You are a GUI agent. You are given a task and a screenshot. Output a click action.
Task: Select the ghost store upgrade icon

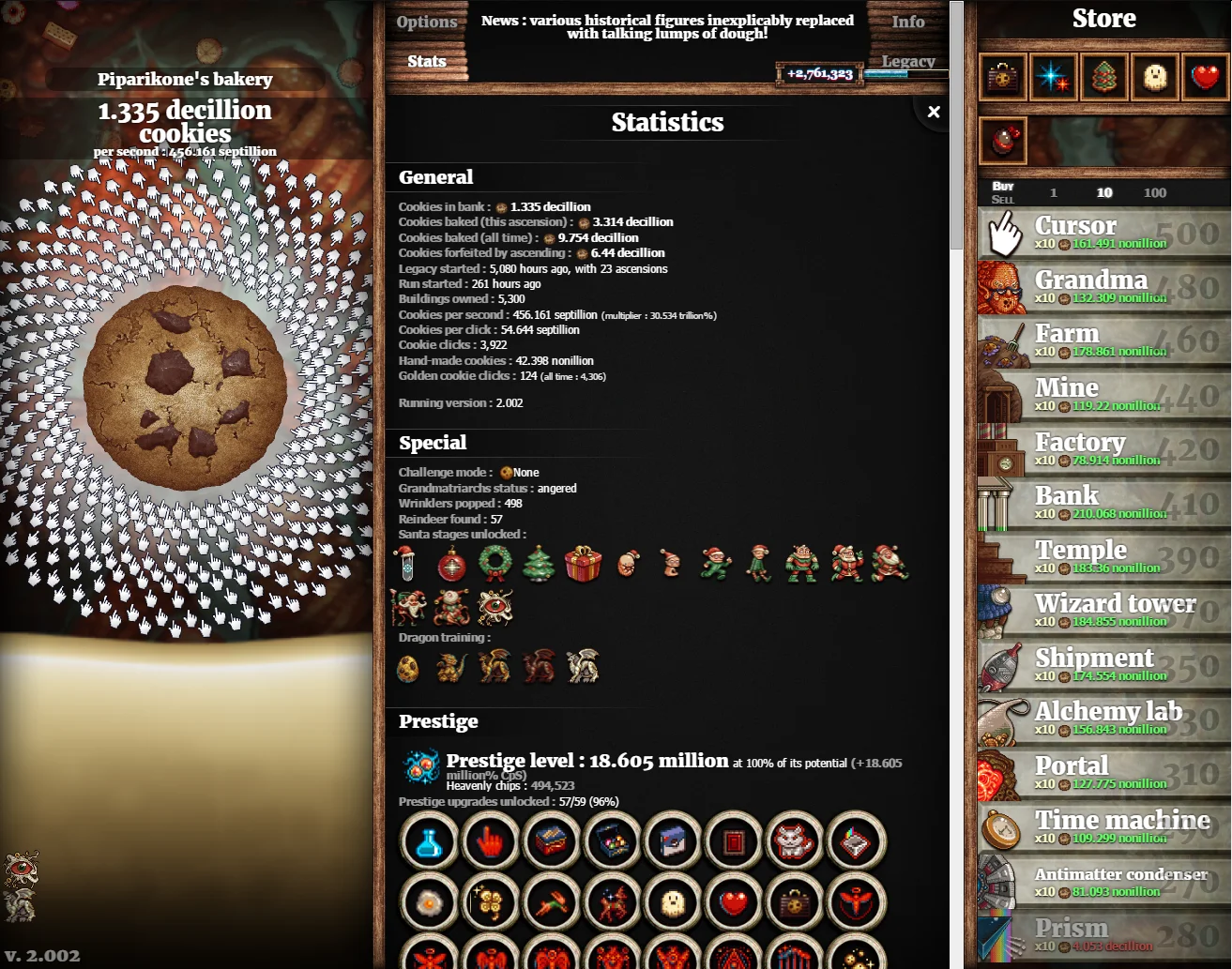(x=1155, y=77)
